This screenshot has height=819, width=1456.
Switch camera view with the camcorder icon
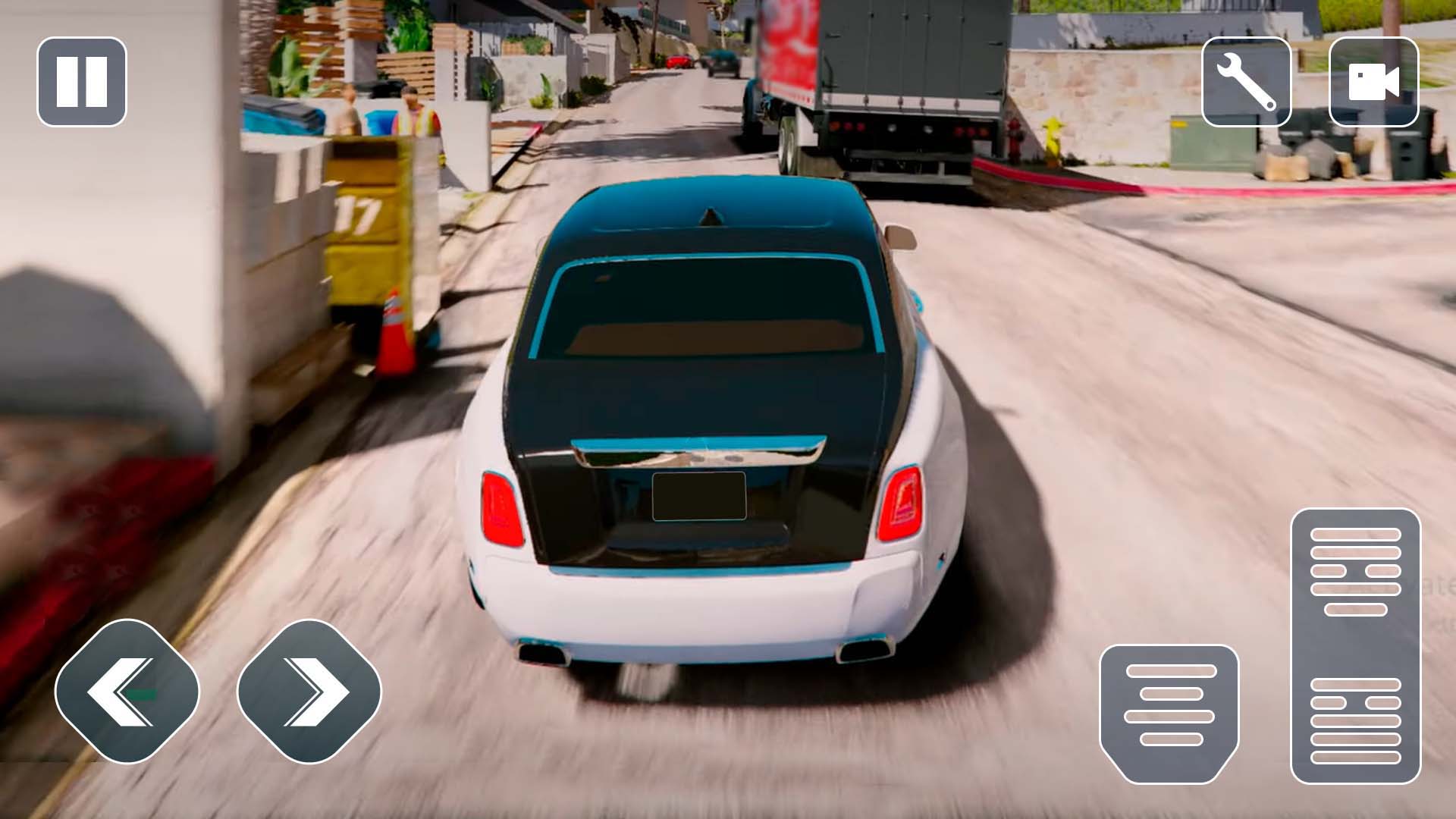pyautogui.click(x=1375, y=82)
